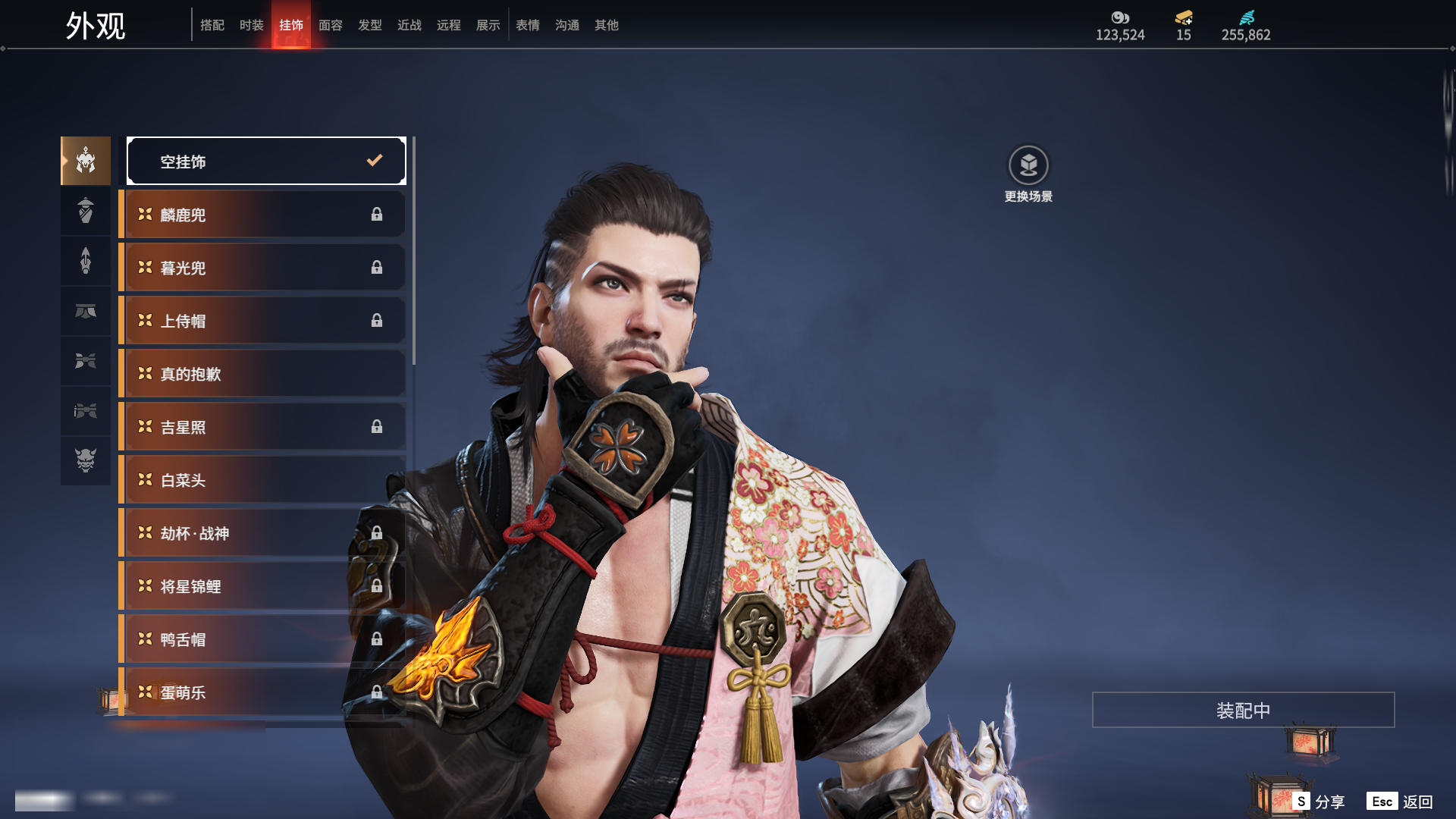The image size is (1456, 819).
Task: Select the 鸭舌帽 cap accessory
Action: point(262,639)
